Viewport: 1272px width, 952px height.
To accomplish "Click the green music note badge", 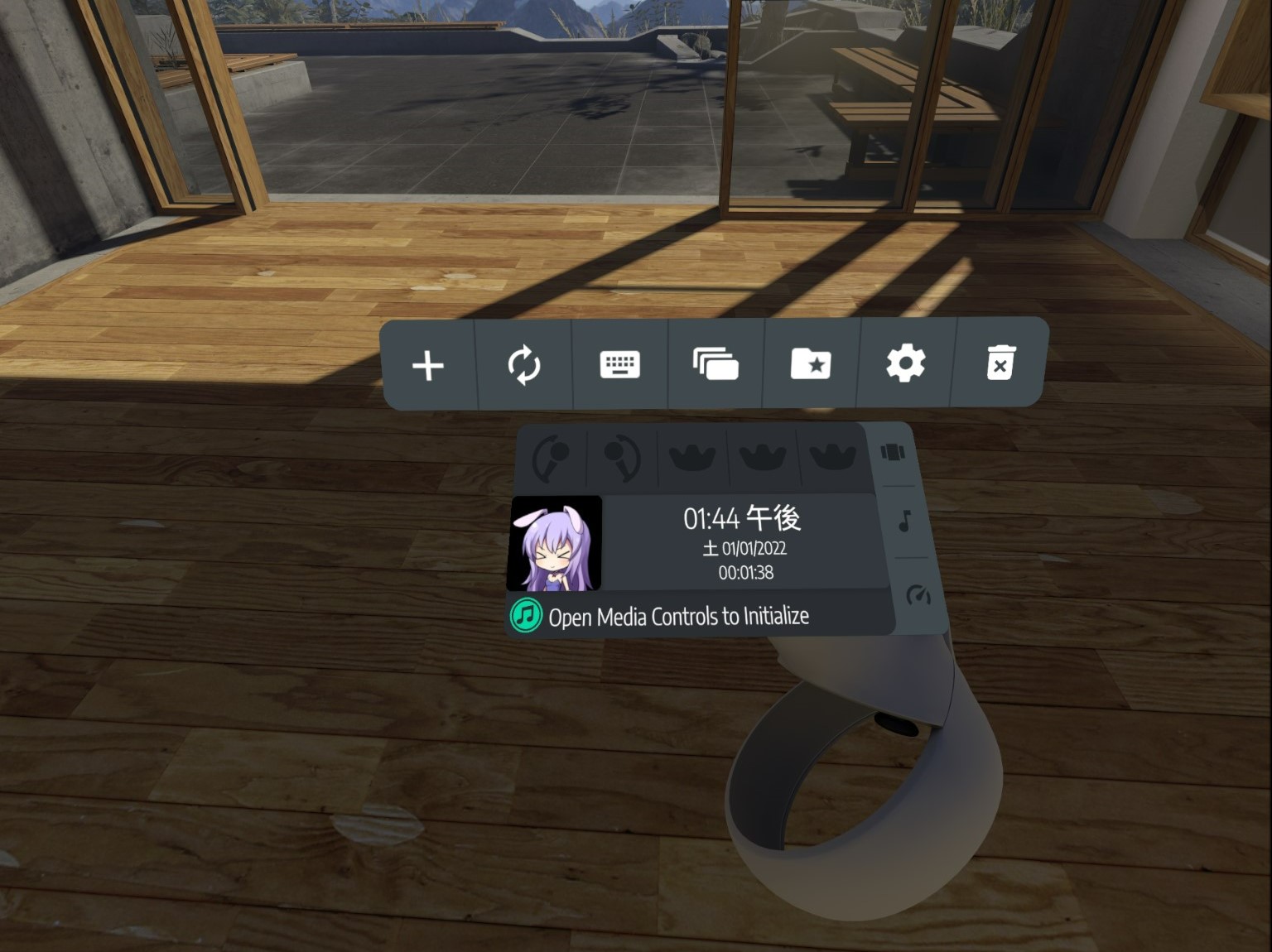I will (525, 614).
